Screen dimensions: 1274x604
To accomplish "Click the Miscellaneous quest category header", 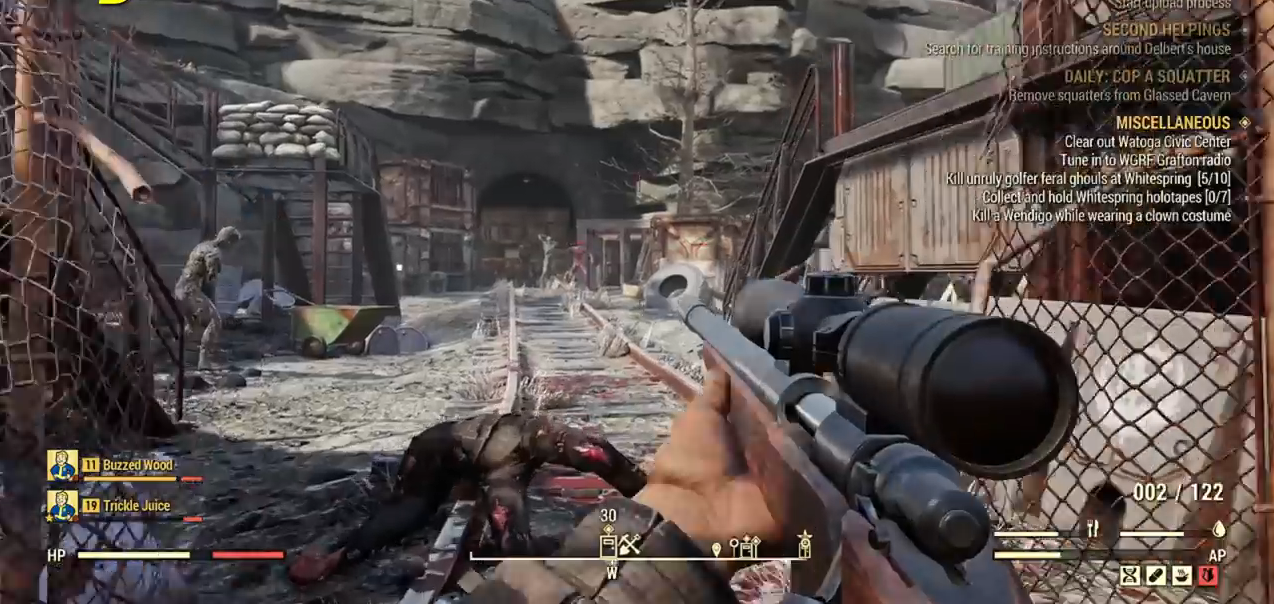I will pyautogui.click(x=1173, y=122).
